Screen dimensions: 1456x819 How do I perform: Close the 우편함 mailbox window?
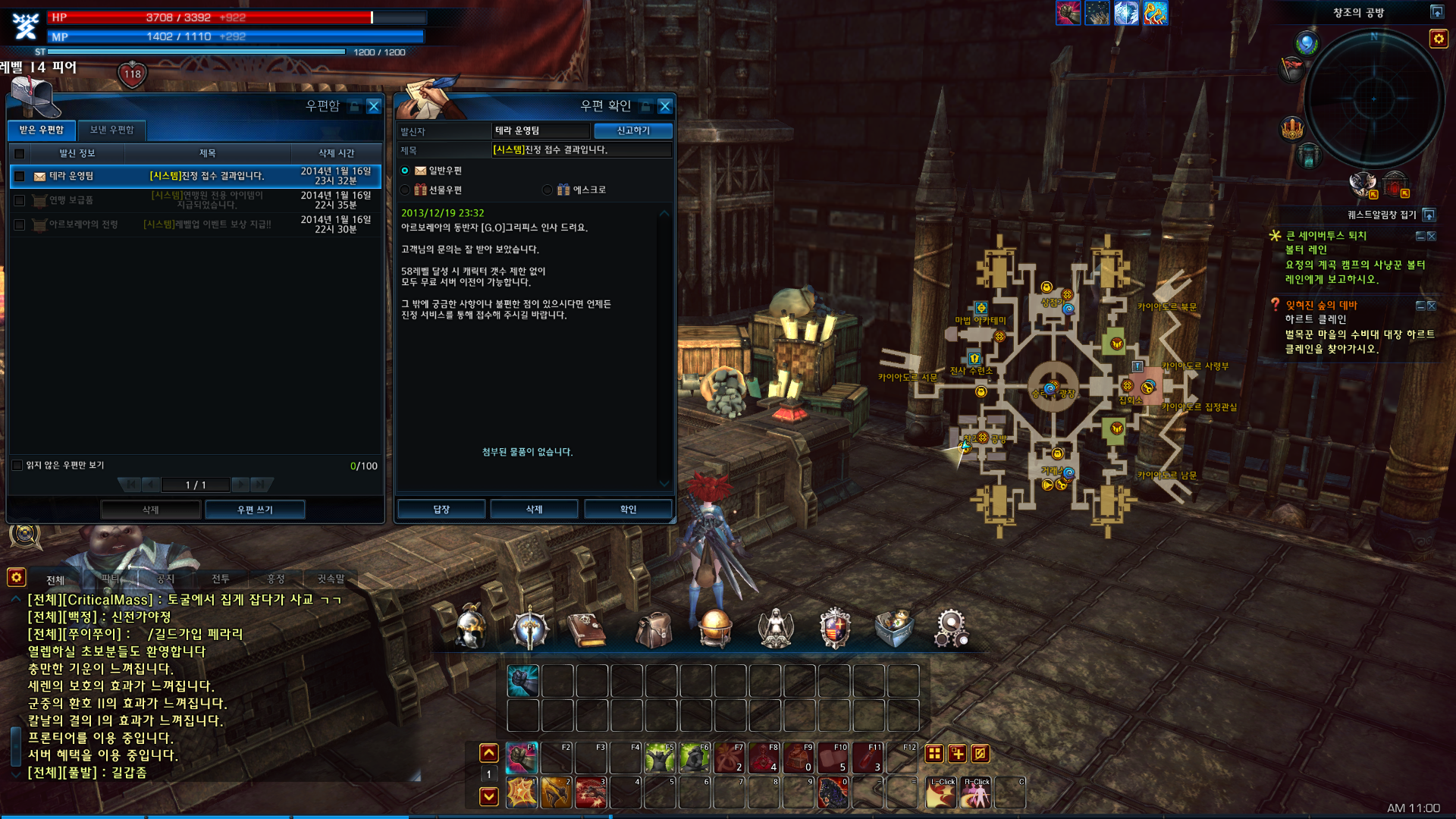[x=374, y=106]
